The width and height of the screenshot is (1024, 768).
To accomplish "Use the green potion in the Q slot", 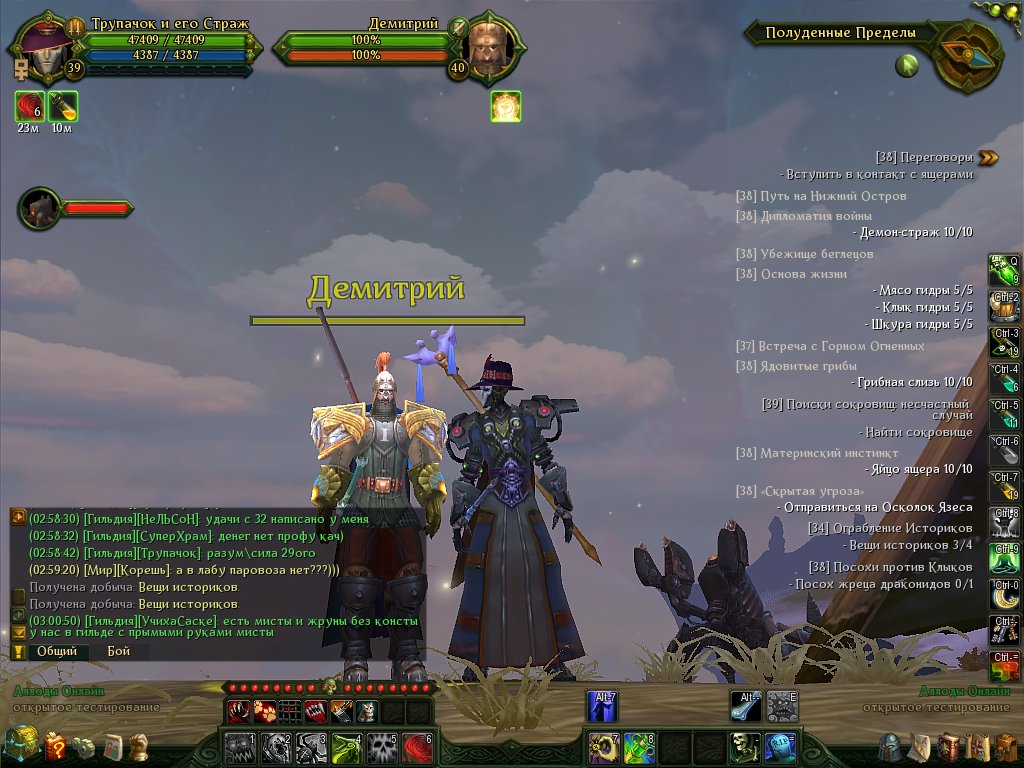I will coord(1003,269).
